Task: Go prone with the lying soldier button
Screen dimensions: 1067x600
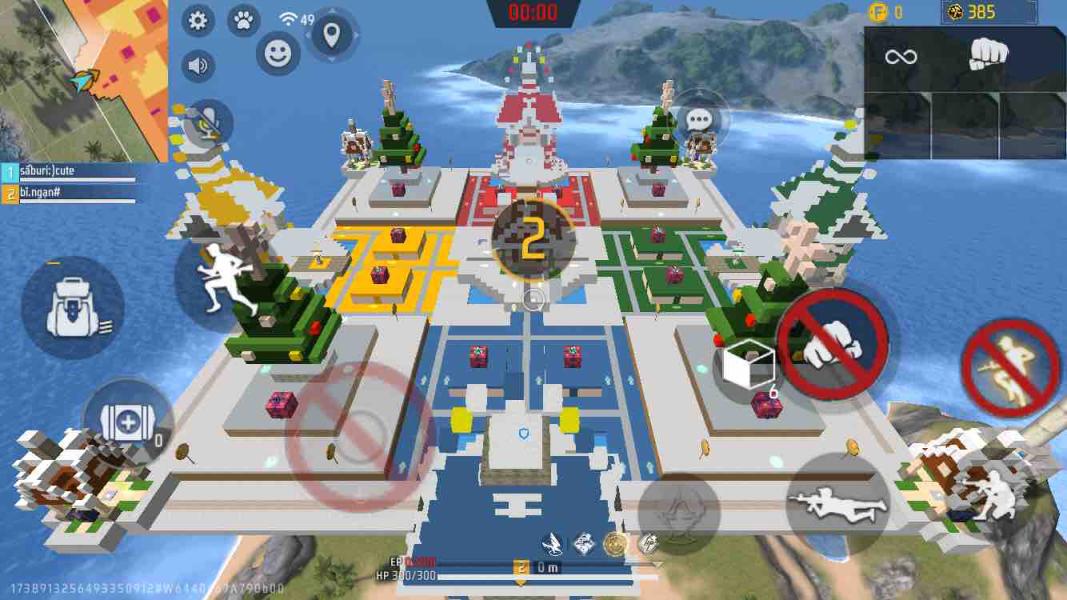Action: pyautogui.click(x=837, y=504)
